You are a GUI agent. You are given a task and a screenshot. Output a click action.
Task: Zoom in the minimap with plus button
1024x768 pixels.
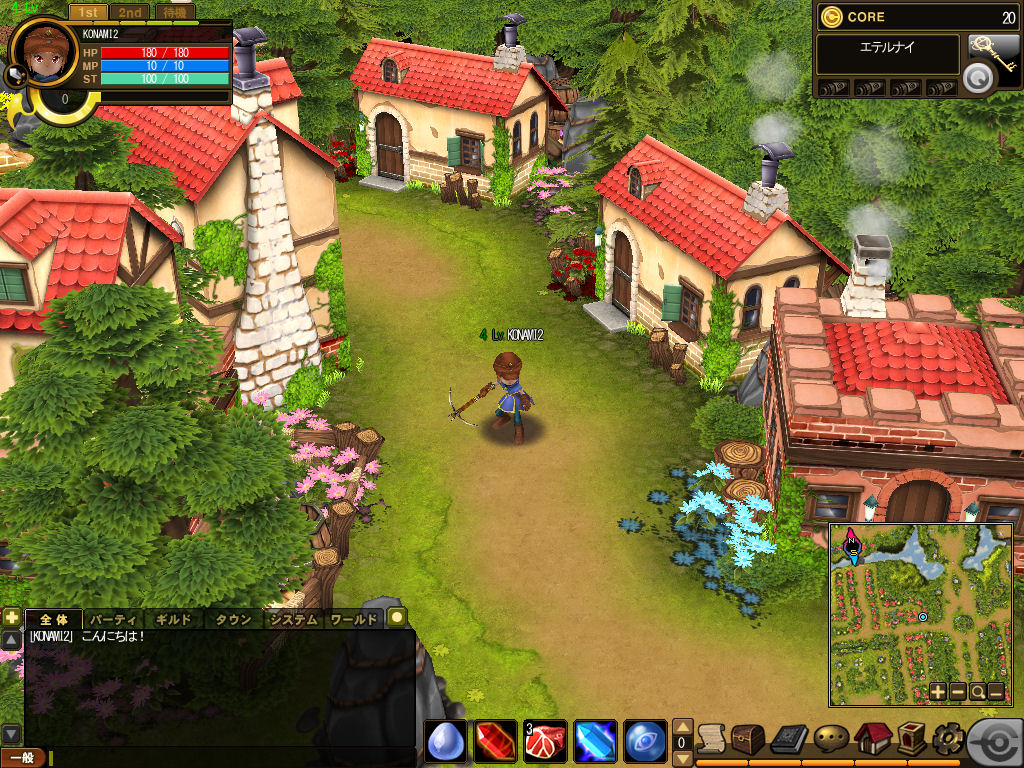coord(937,691)
